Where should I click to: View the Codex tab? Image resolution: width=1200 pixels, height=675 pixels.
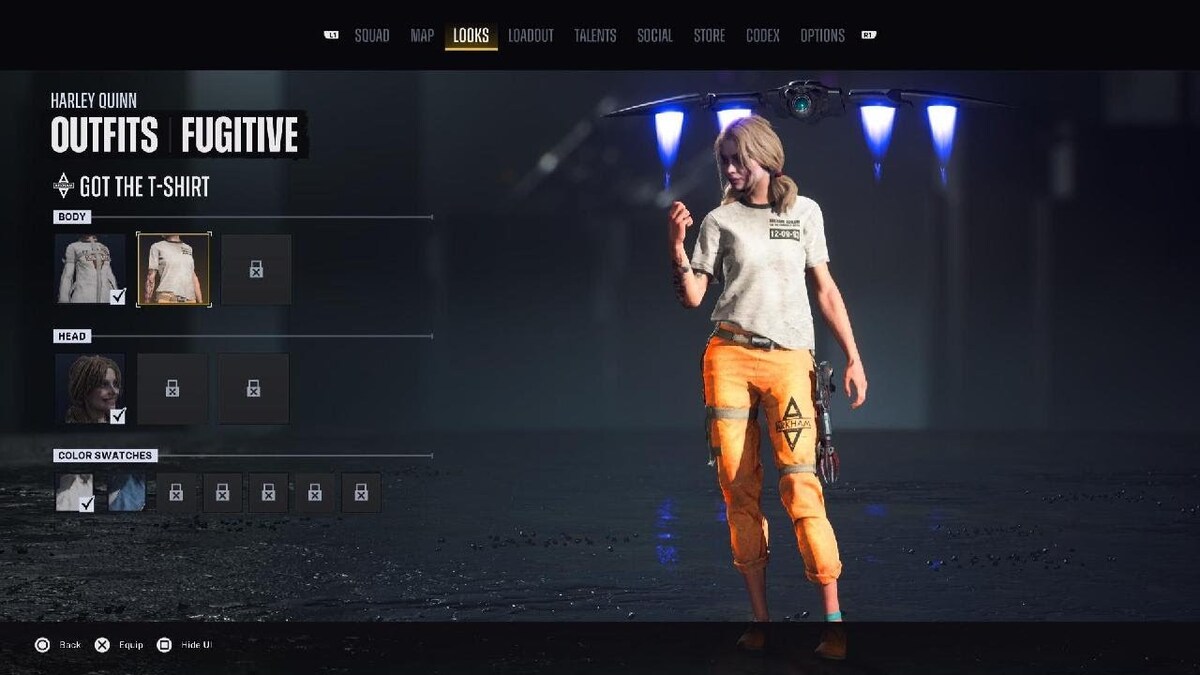[762, 36]
